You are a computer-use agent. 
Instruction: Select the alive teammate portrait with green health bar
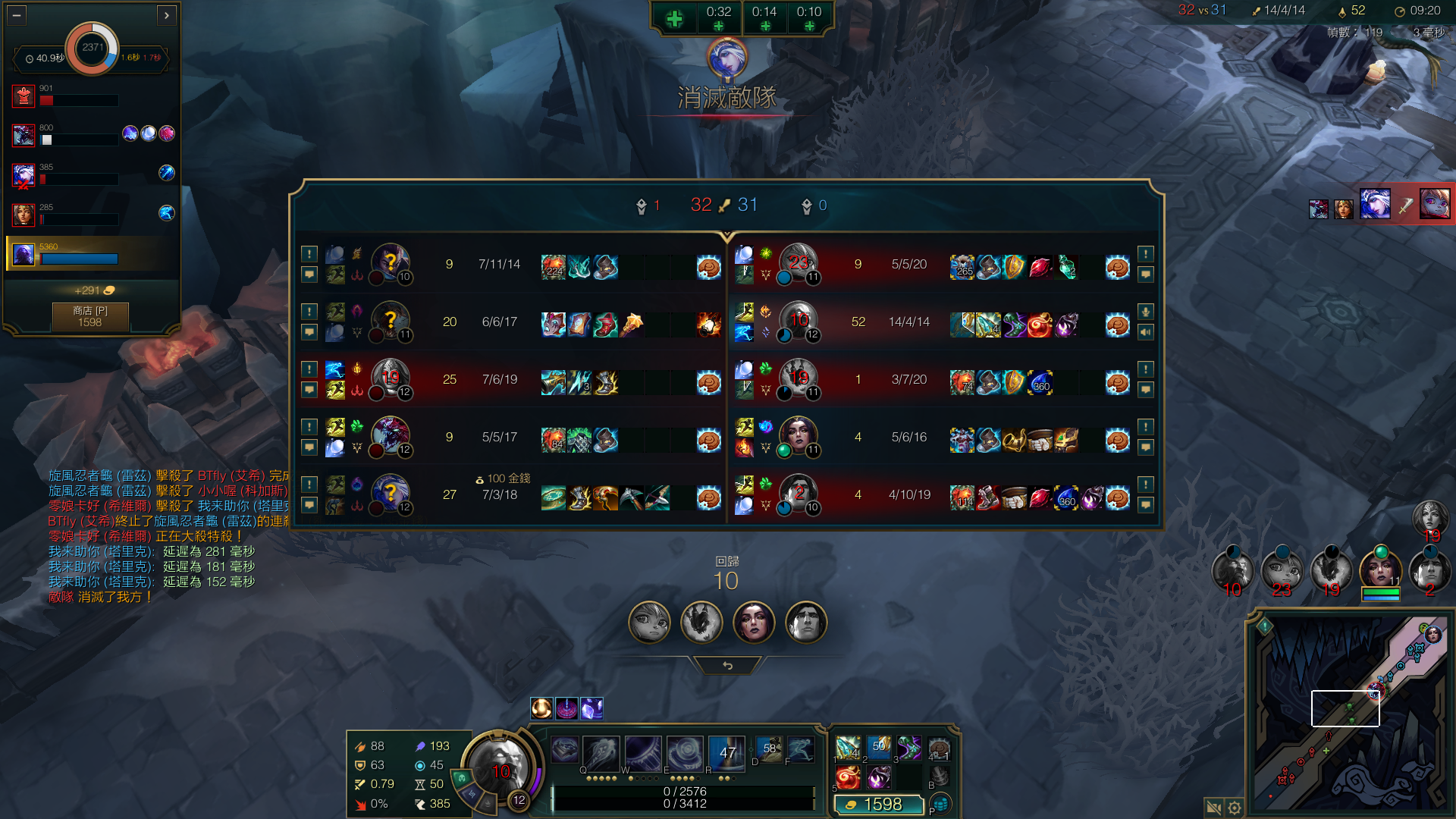point(1380,570)
